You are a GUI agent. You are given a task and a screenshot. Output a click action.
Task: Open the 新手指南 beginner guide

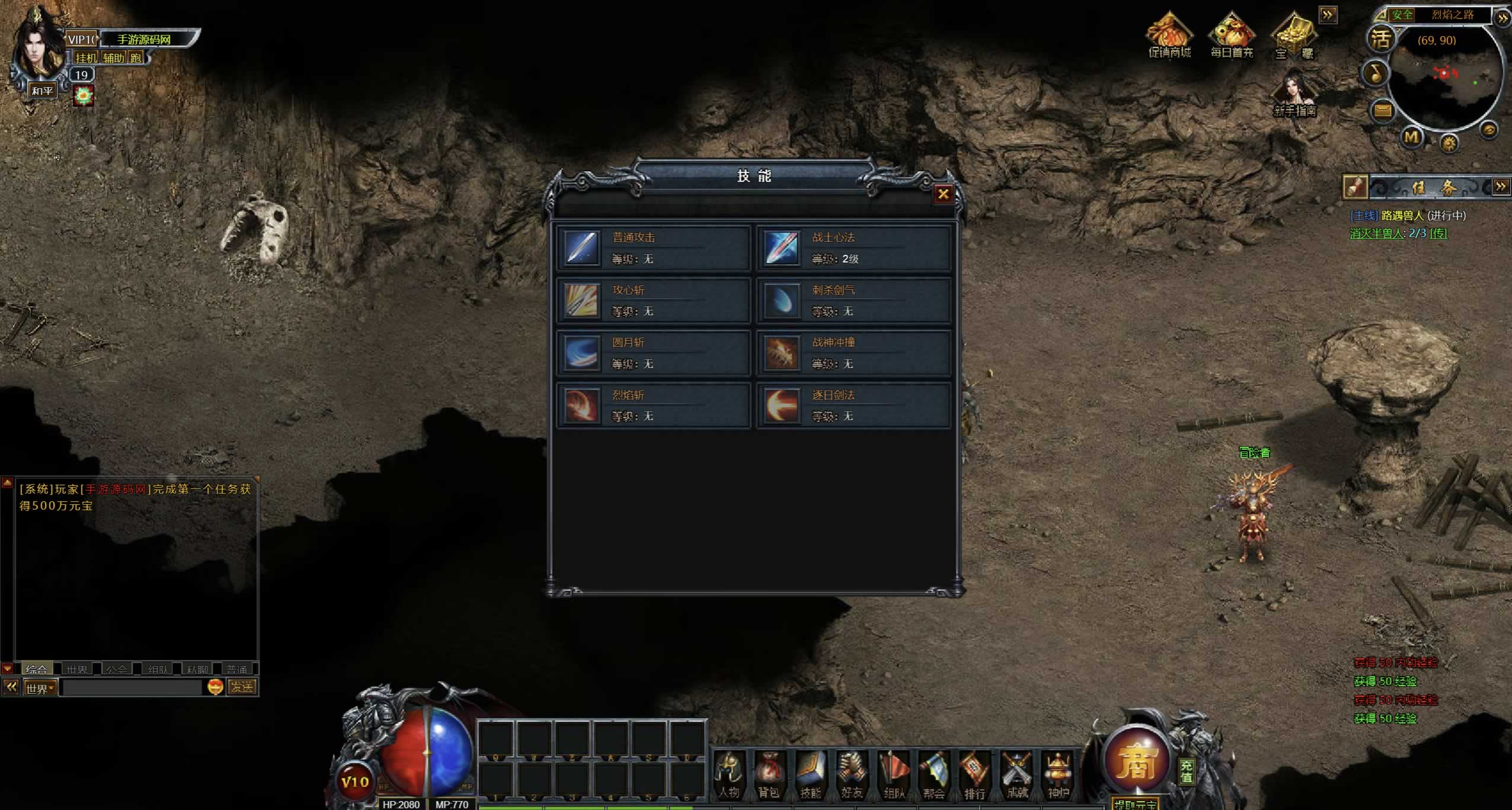(1295, 94)
